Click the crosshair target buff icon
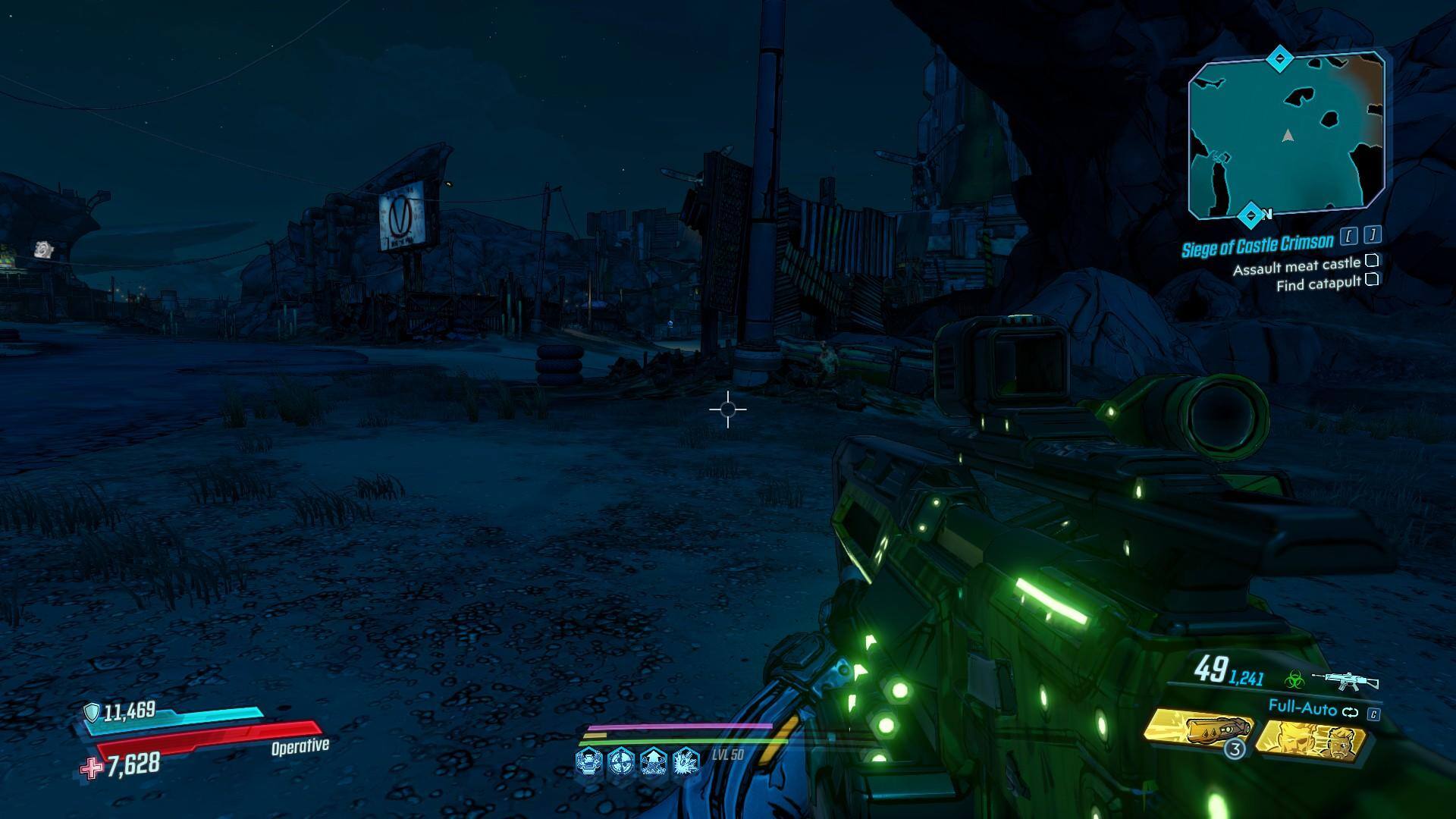This screenshot has height=819, width=1456. (622, 760)
